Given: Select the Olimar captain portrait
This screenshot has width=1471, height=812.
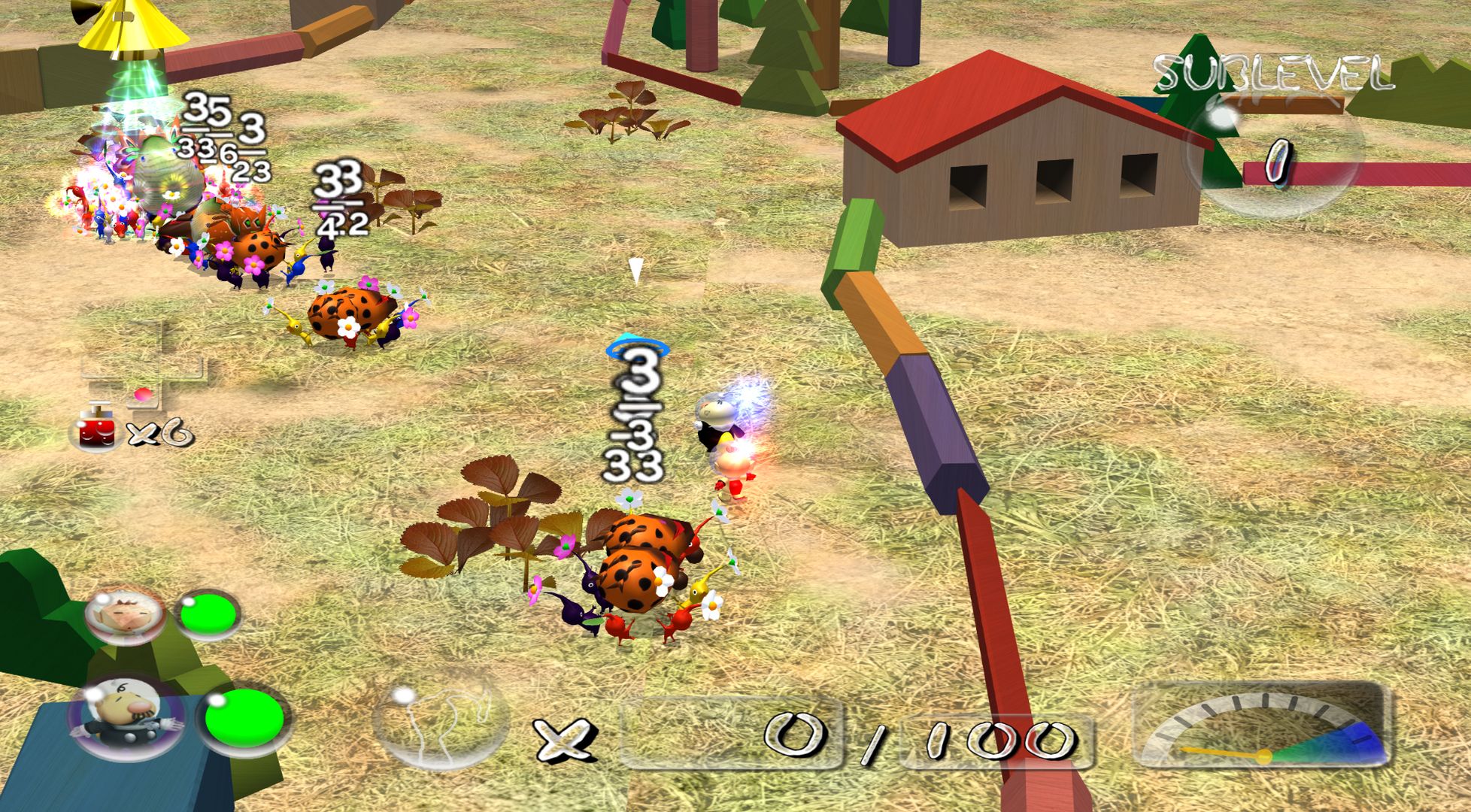Looking at the screenshot, I should [125, 614].
